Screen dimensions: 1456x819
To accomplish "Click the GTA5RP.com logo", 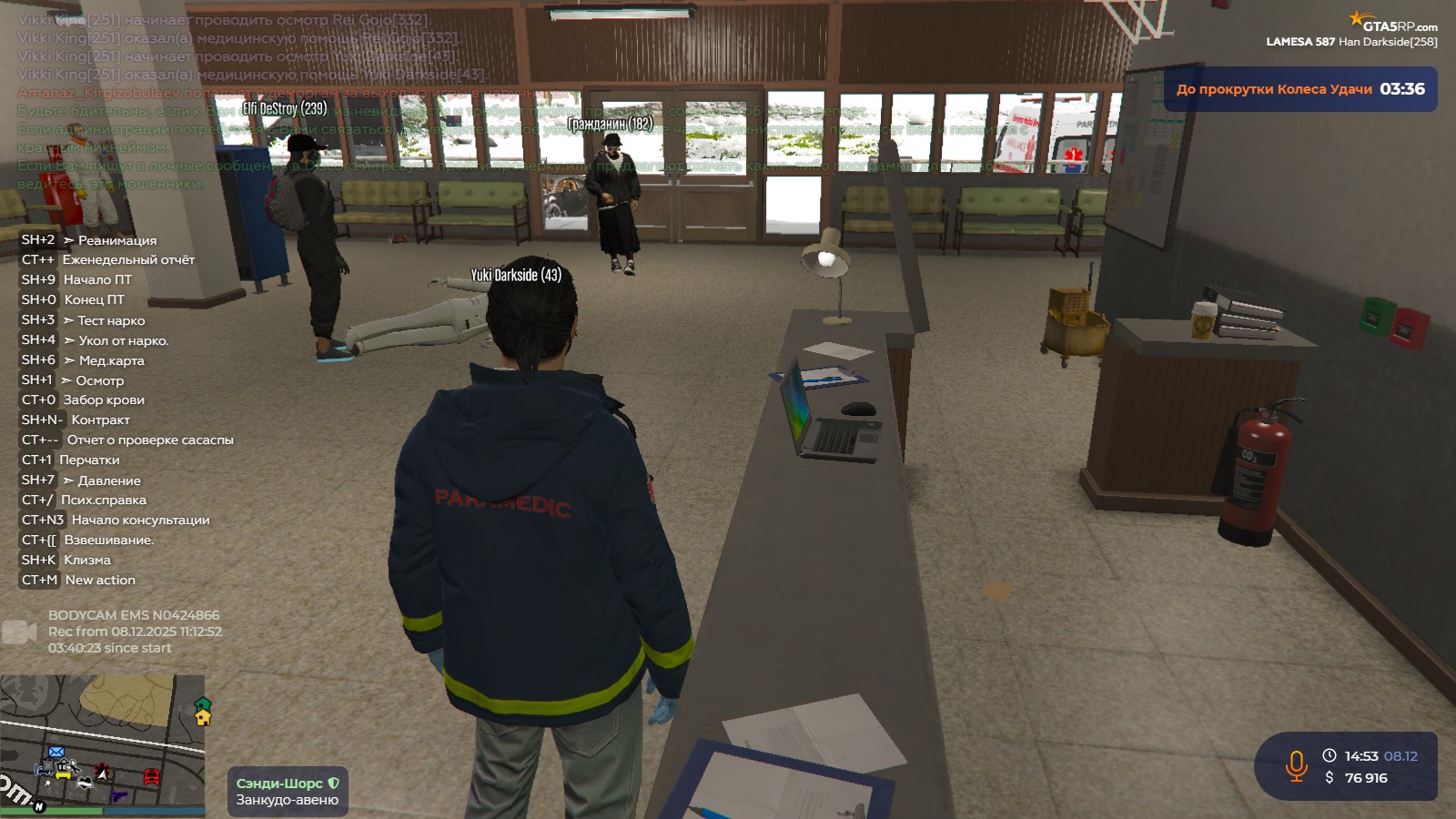I will point(1393,25).
